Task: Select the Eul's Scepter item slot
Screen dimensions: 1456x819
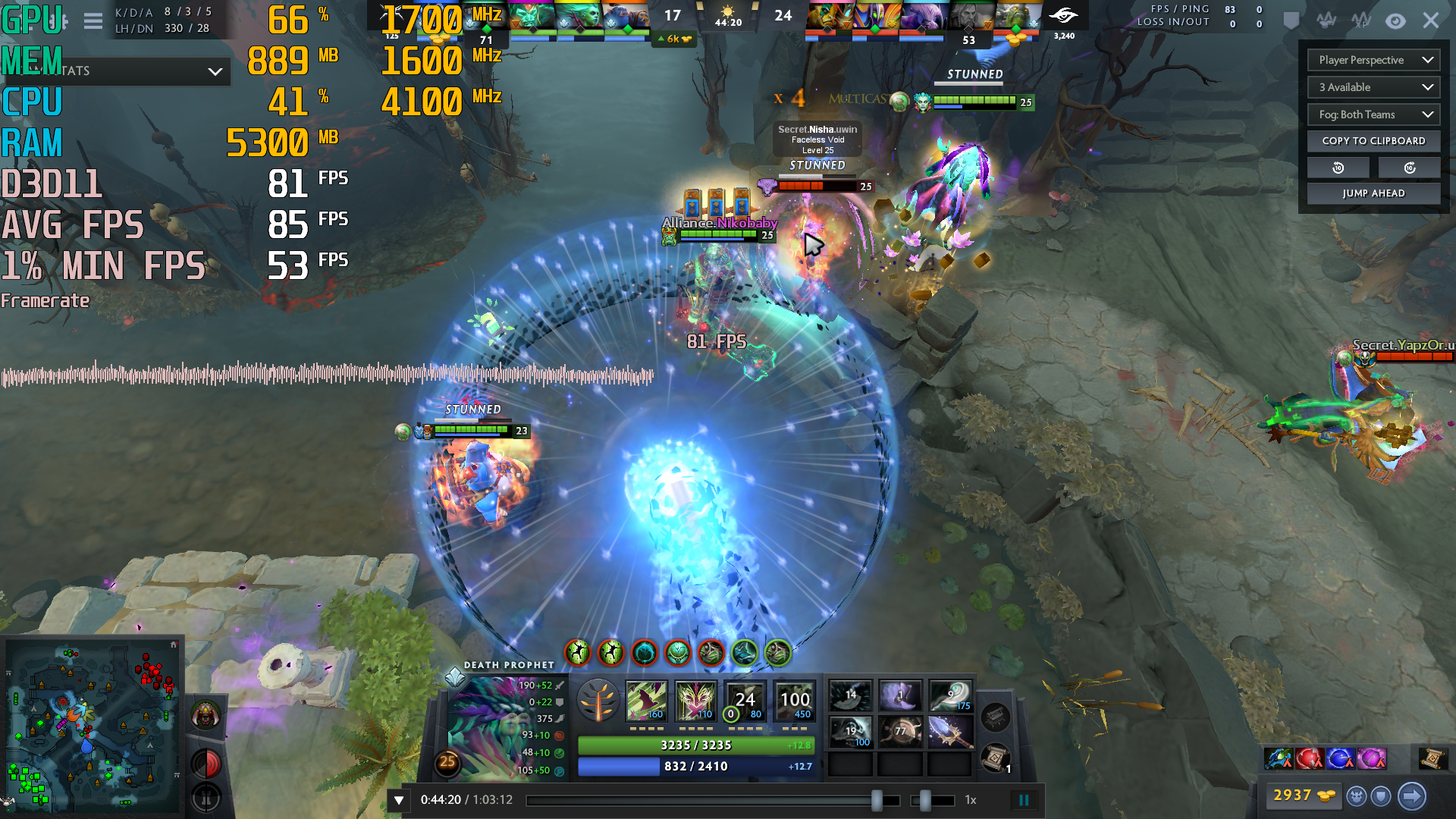Action: [x=949, y=695]
